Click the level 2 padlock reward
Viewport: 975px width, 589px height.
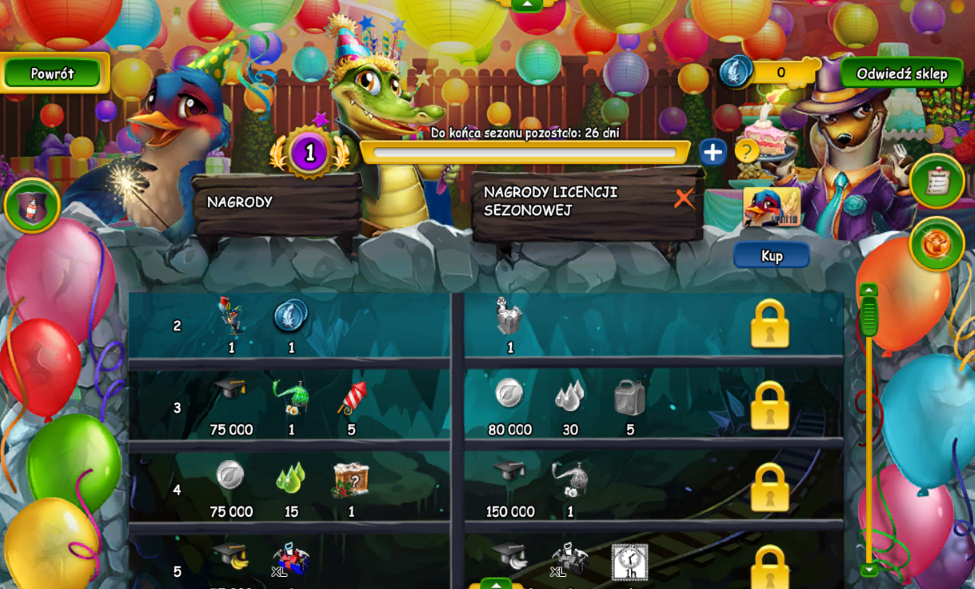click(x=769, y=324)
